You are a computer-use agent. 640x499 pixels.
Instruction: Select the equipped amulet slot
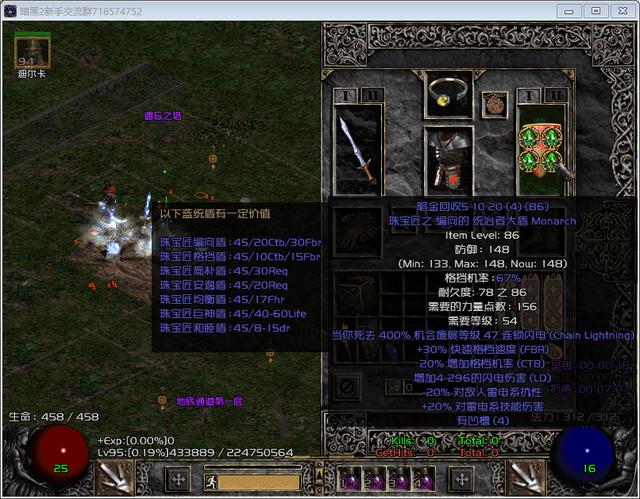(448, 92)
